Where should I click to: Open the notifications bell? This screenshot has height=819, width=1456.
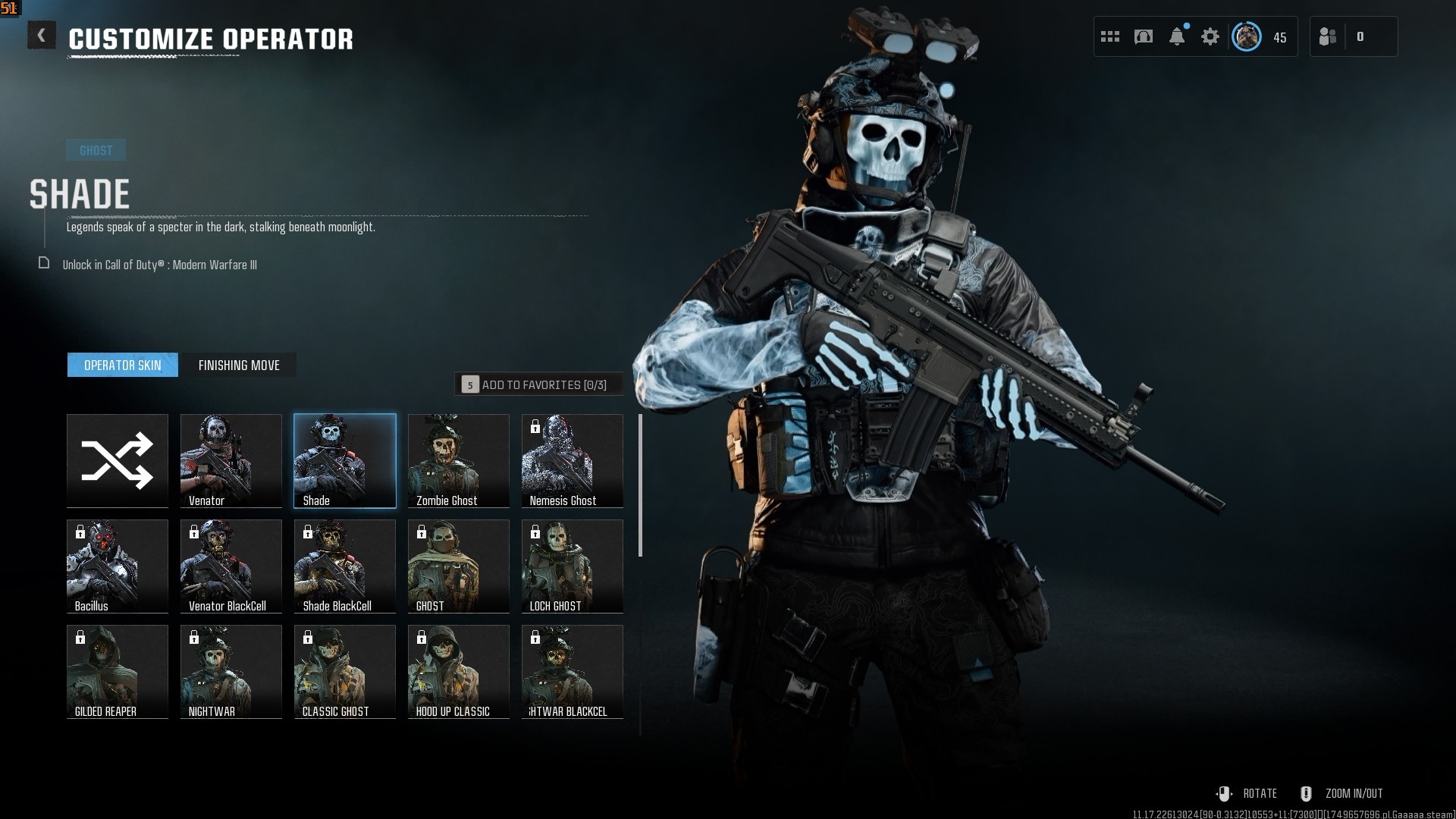[x=1177, y=36]
